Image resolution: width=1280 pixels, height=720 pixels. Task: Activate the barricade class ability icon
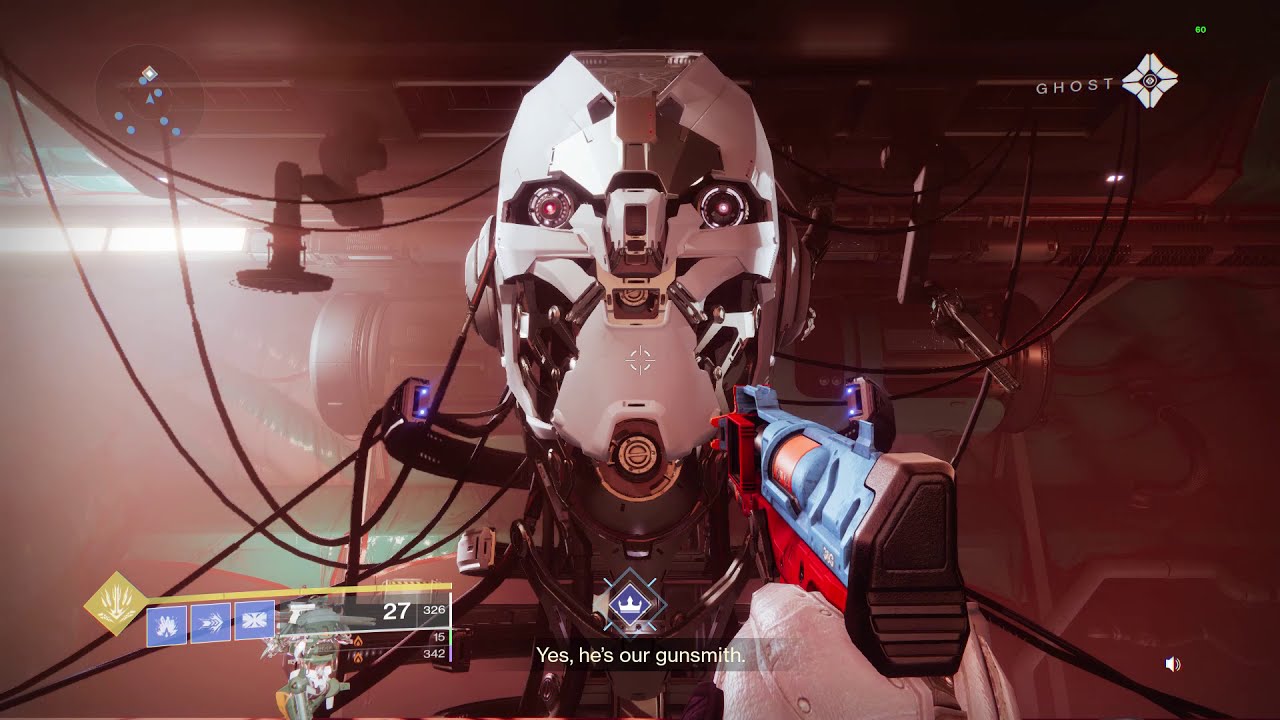tap(254, 620)
